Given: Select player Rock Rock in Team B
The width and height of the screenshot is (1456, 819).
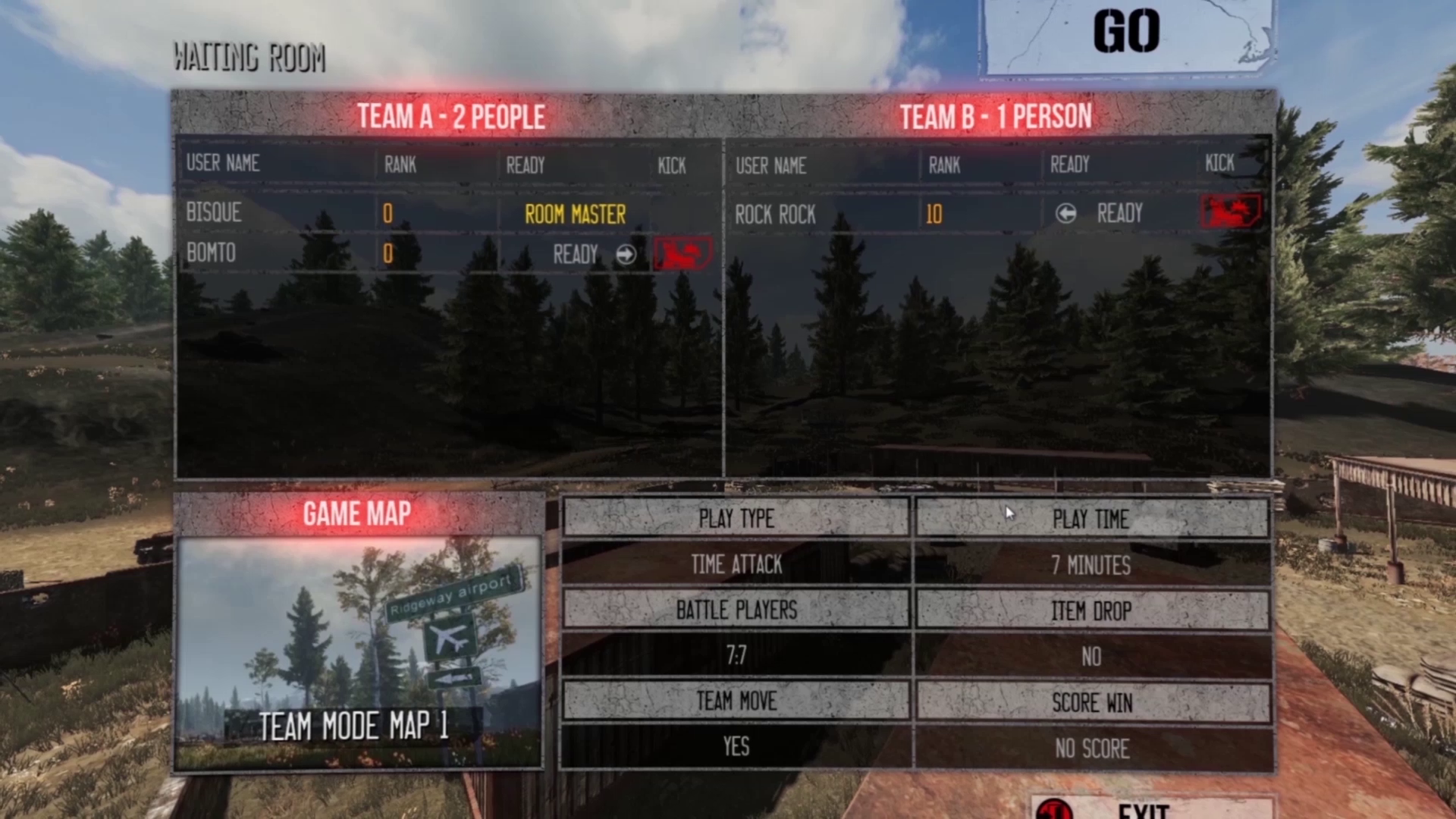Looking at the screenshot, I should [775, 215].
